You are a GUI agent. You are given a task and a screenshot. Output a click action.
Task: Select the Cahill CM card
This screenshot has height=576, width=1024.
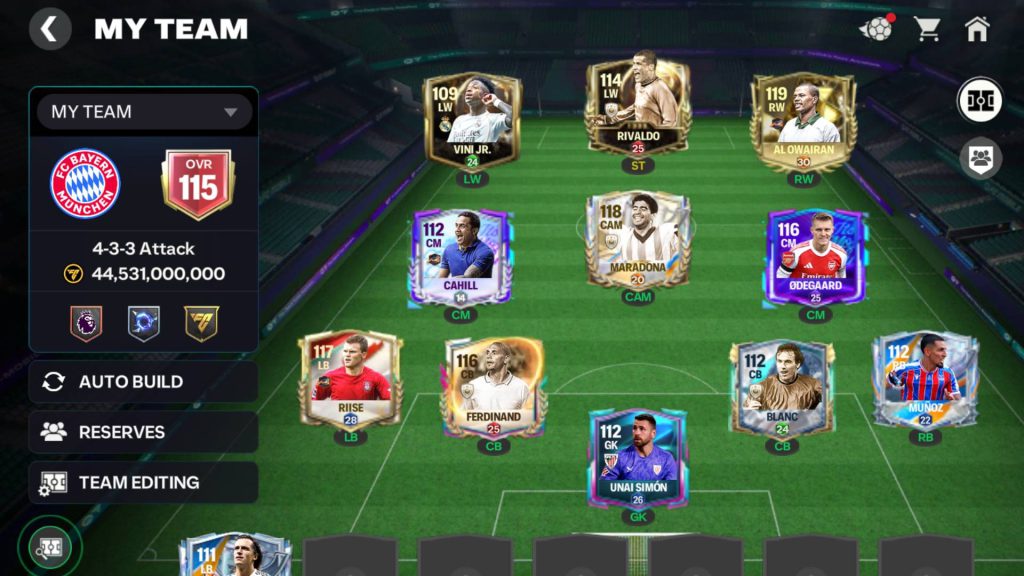click(x=460, y=256)
